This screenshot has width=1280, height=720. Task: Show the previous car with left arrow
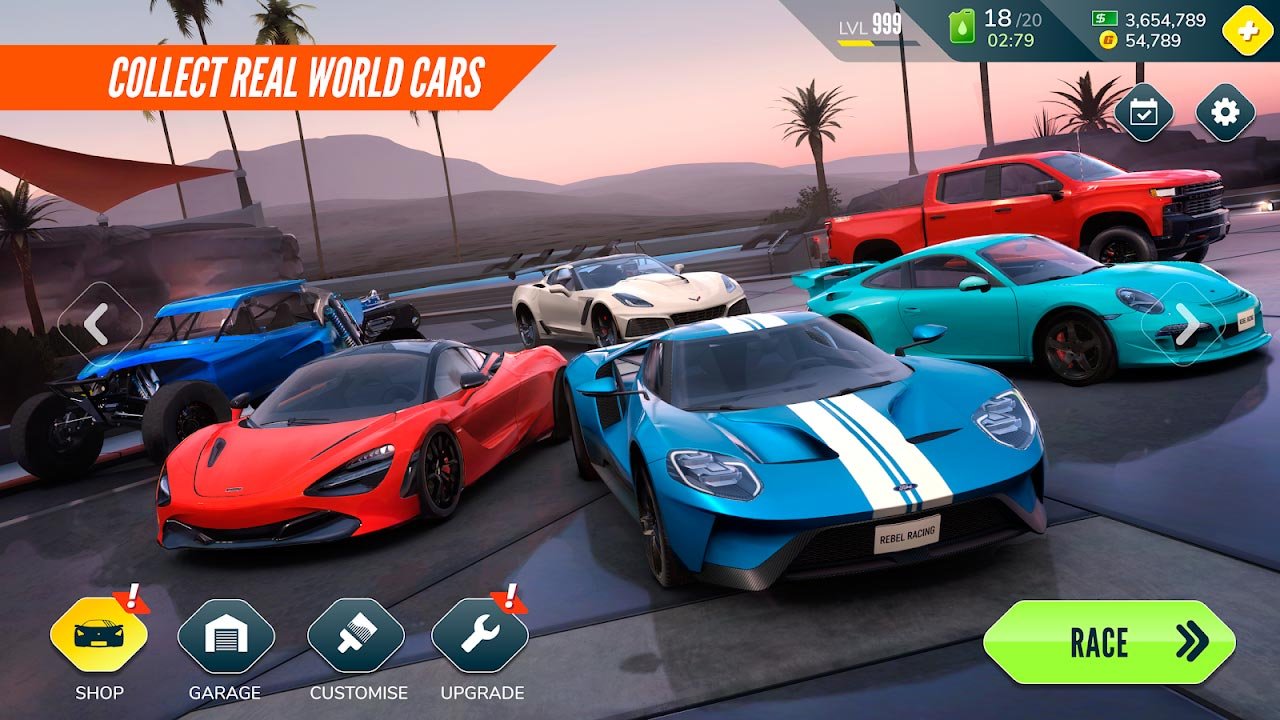coord(98,324)
